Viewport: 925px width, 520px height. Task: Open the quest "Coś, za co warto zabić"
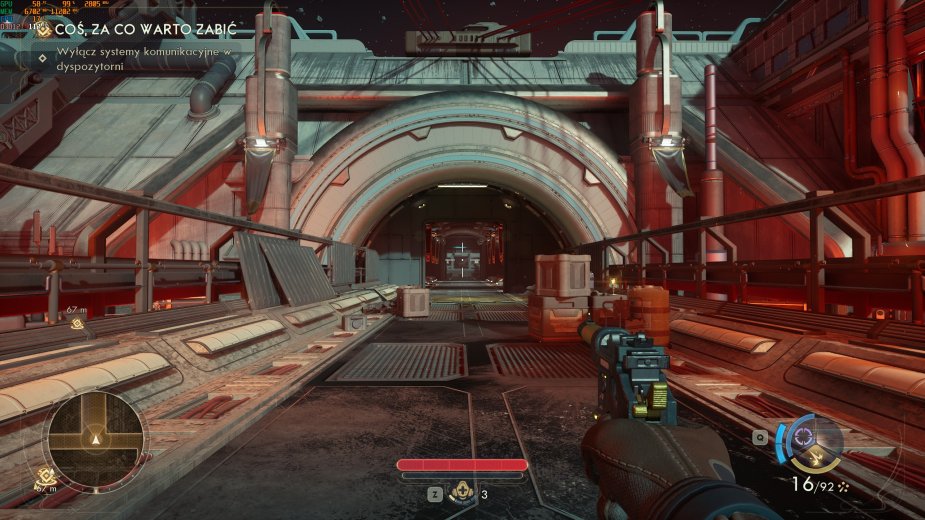[132, 30]
